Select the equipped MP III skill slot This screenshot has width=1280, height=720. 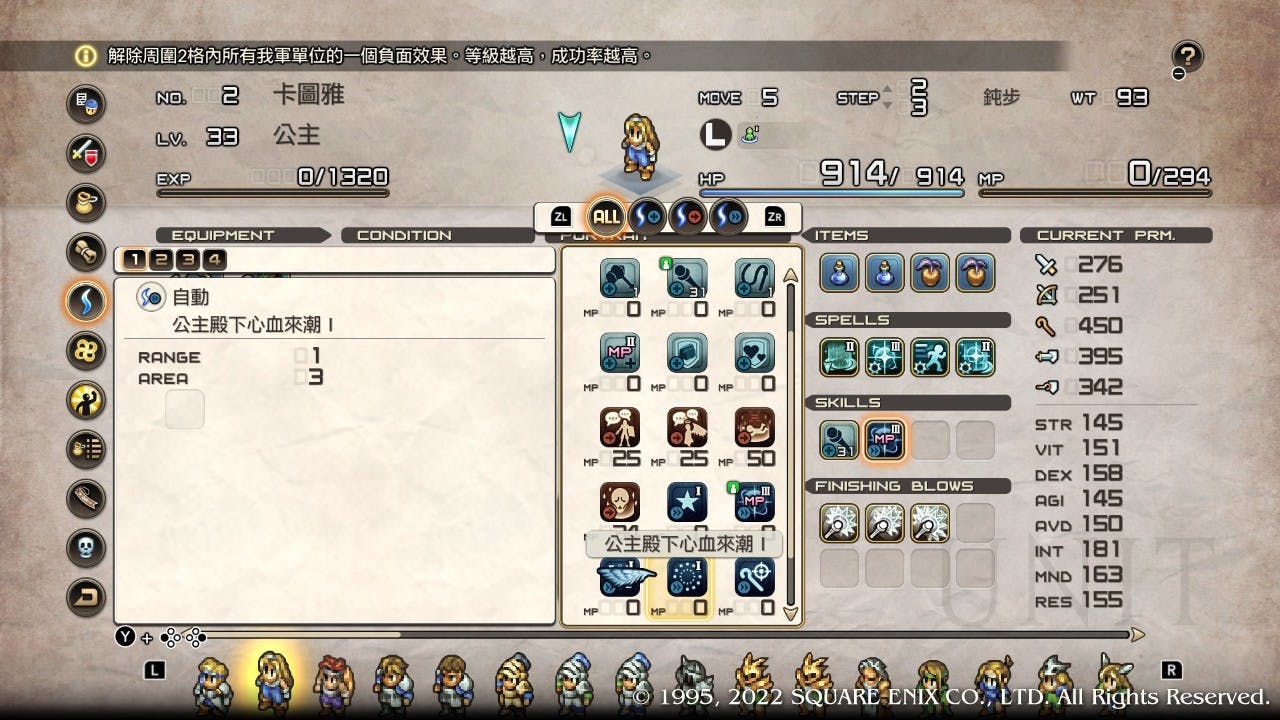[x=885, y=440]
